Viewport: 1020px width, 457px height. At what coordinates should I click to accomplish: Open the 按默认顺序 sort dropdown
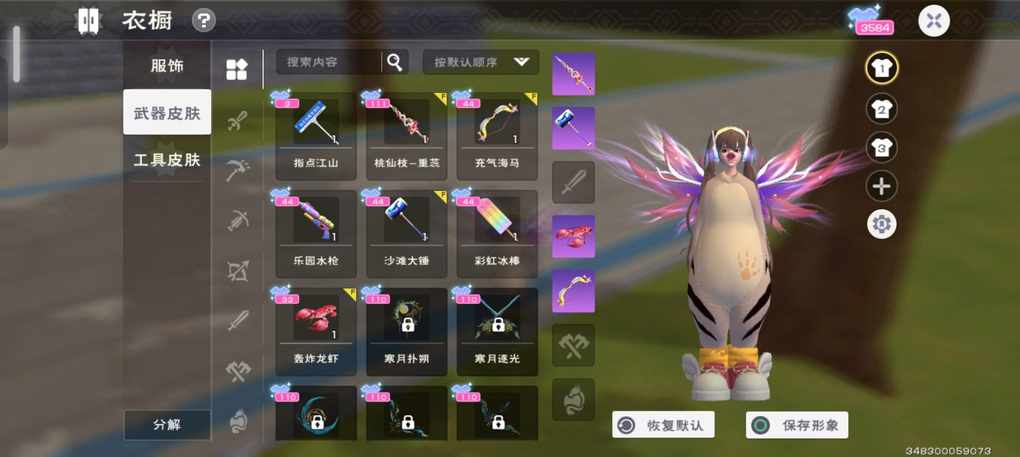[480, 62]
